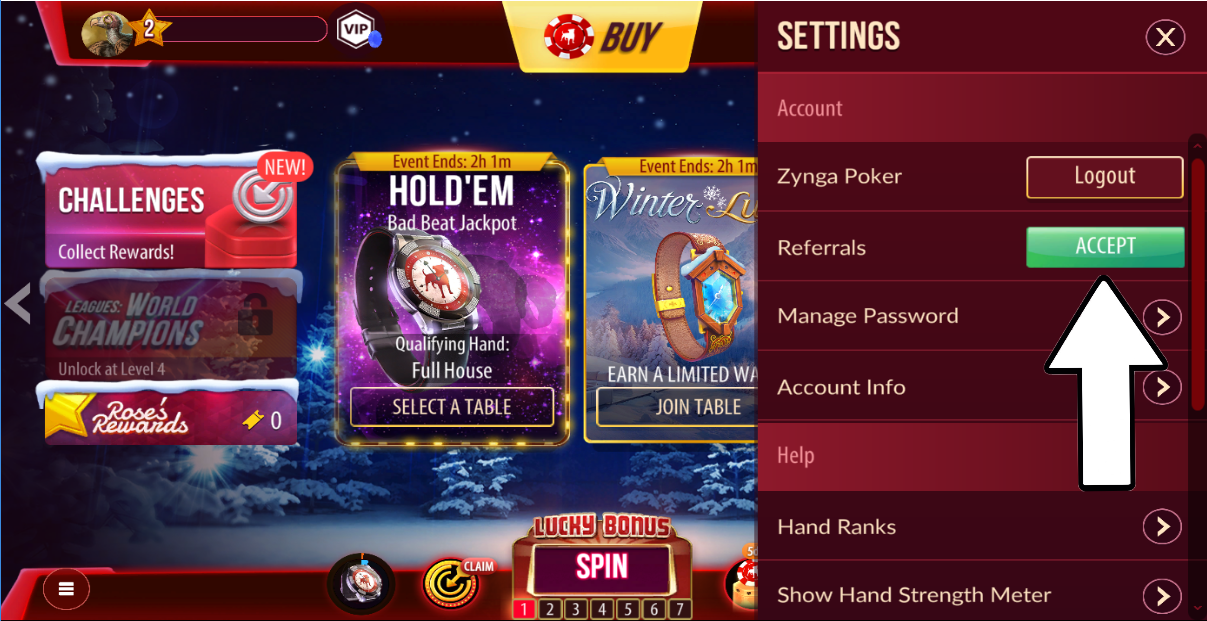Select a table for Hold'em

[452, 407]
